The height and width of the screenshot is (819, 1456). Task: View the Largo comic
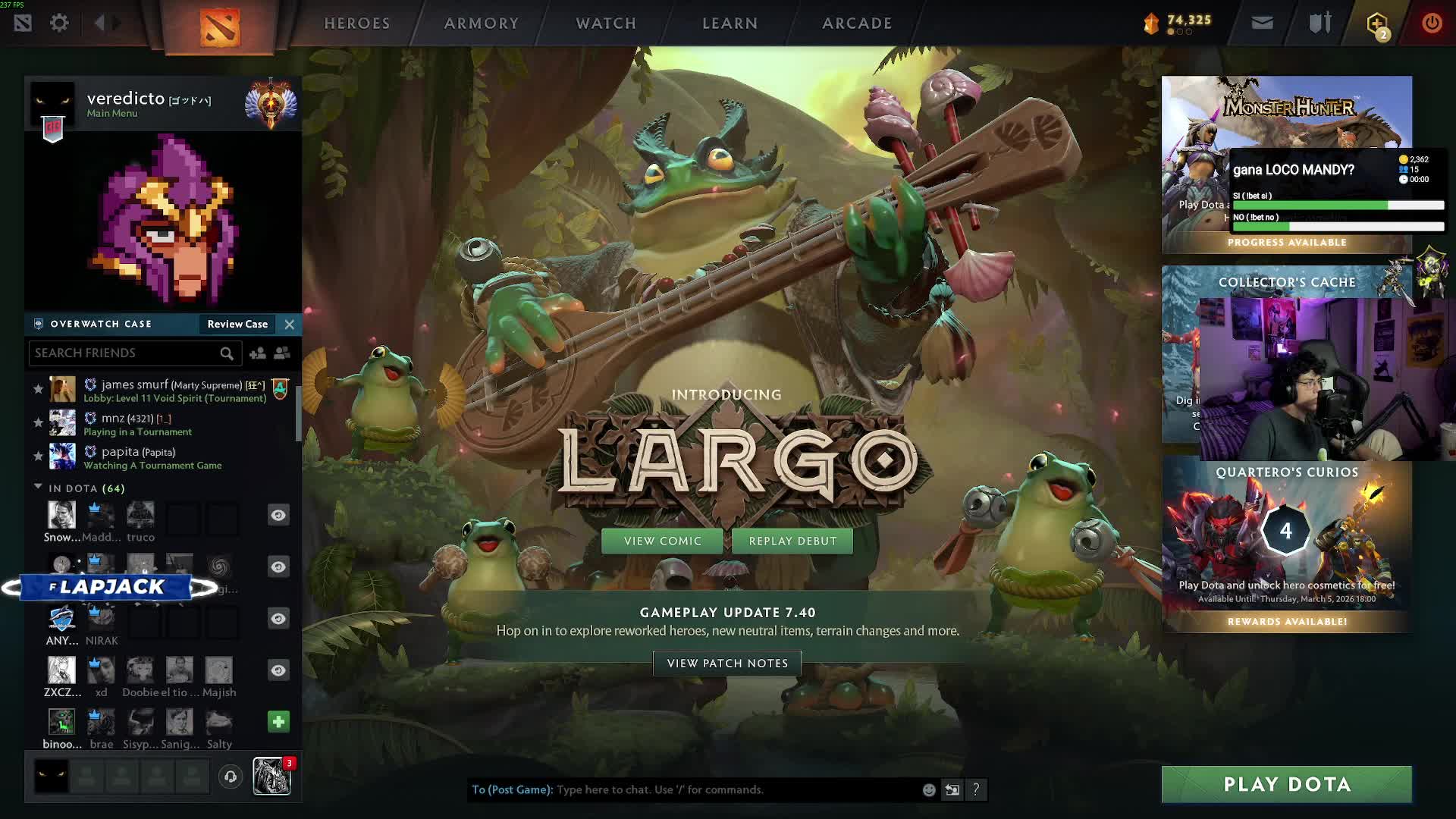tap(662, 541)
